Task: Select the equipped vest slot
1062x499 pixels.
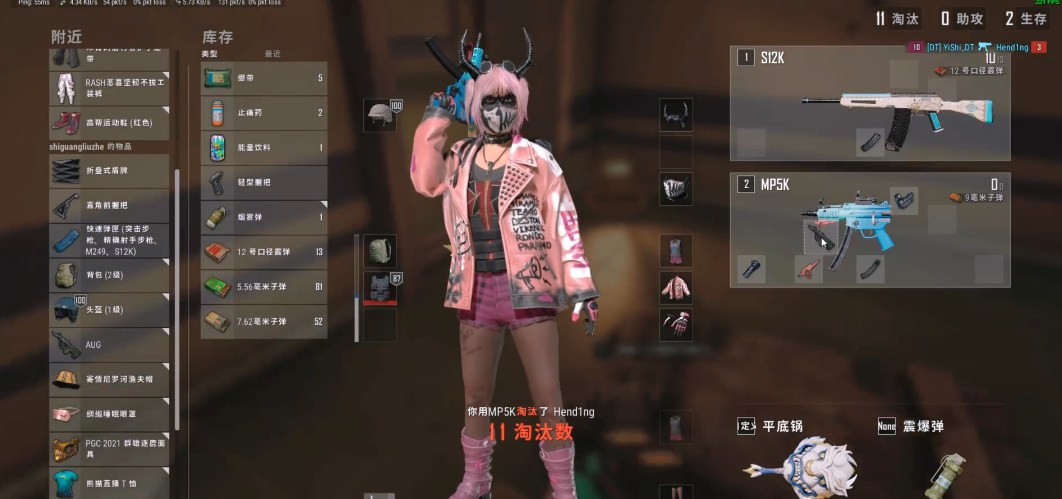Action: click(x=380, y=288)
